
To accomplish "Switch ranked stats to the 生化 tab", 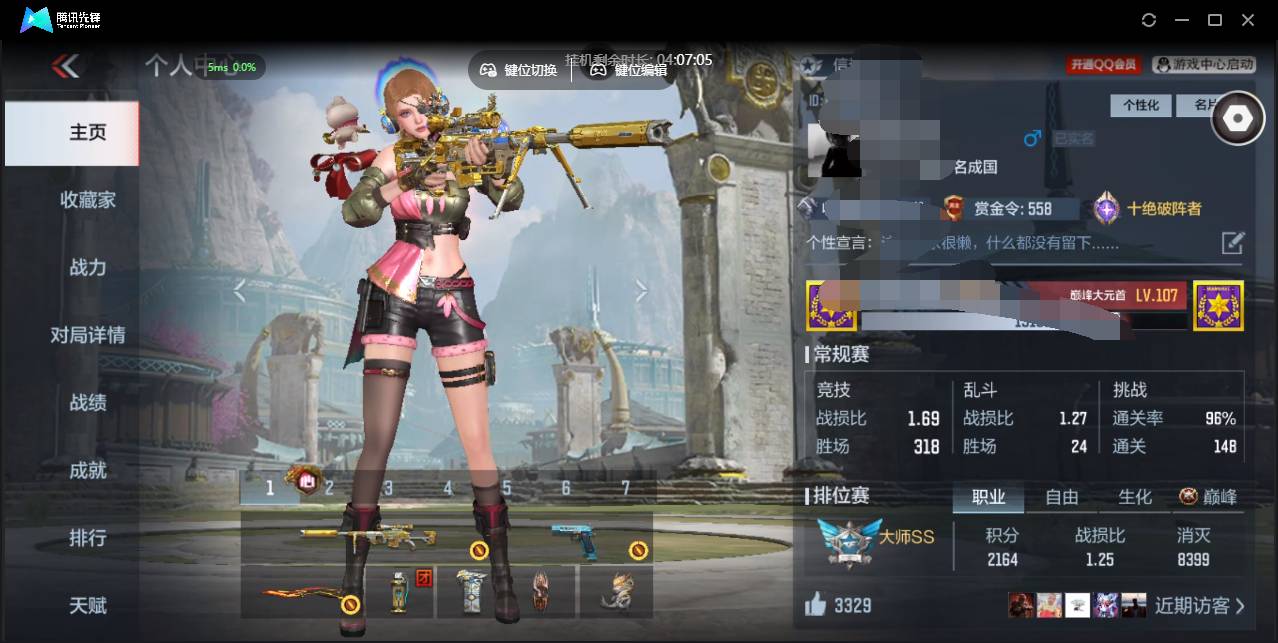I will (x=1135, y=497).
